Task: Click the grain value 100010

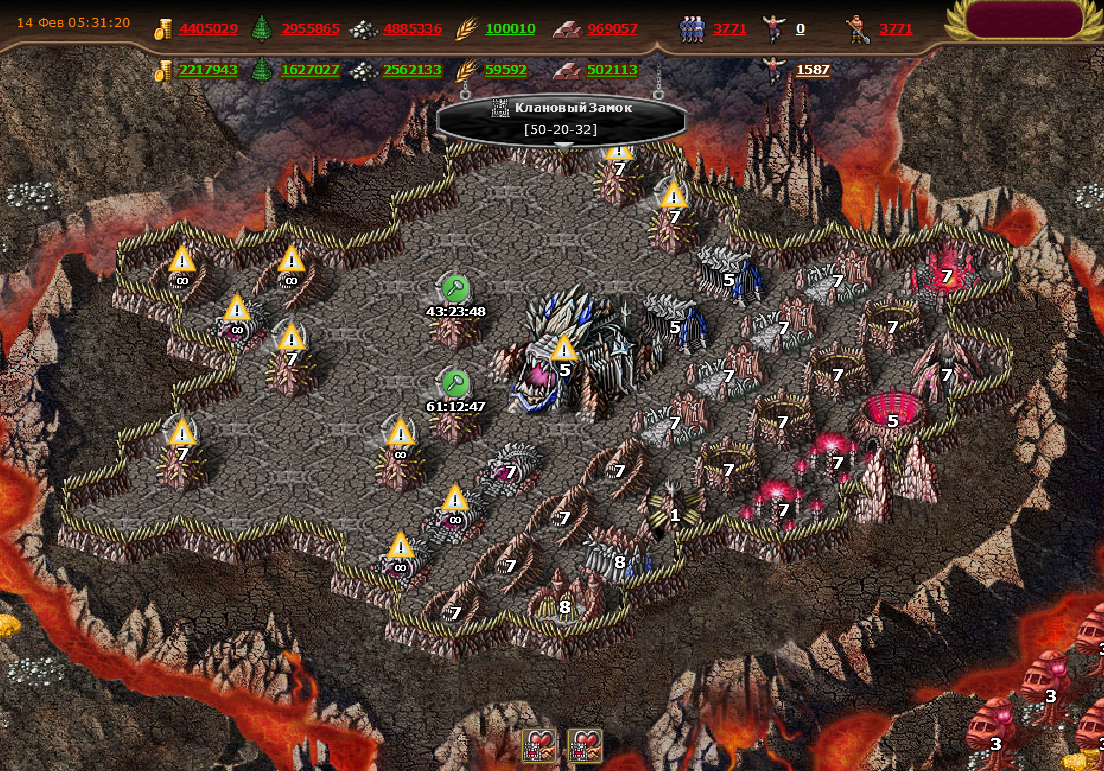Action: pos(510,29)
